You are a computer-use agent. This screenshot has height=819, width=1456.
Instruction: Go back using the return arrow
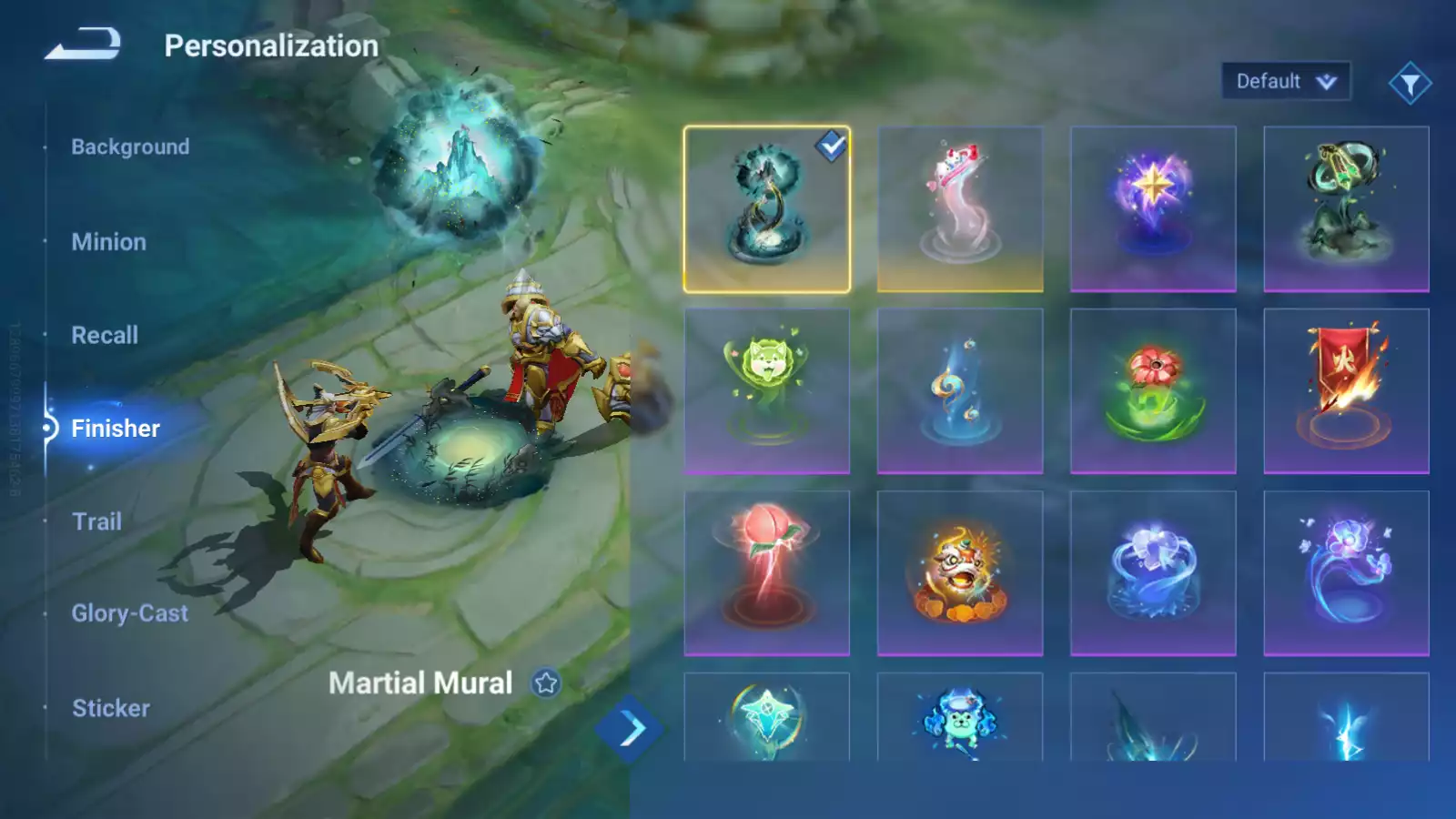pos(83,44)
